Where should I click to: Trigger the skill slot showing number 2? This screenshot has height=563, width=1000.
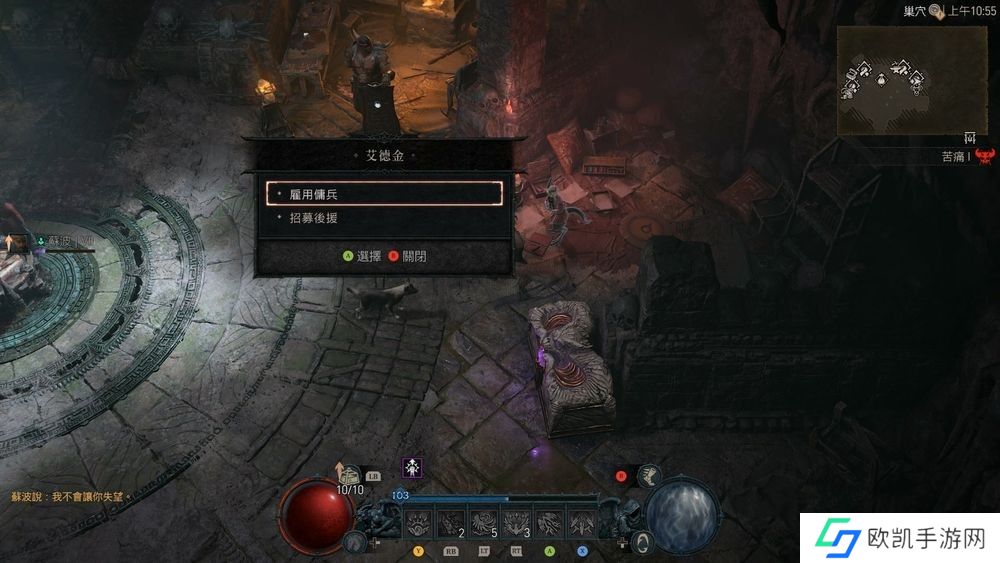453,522
